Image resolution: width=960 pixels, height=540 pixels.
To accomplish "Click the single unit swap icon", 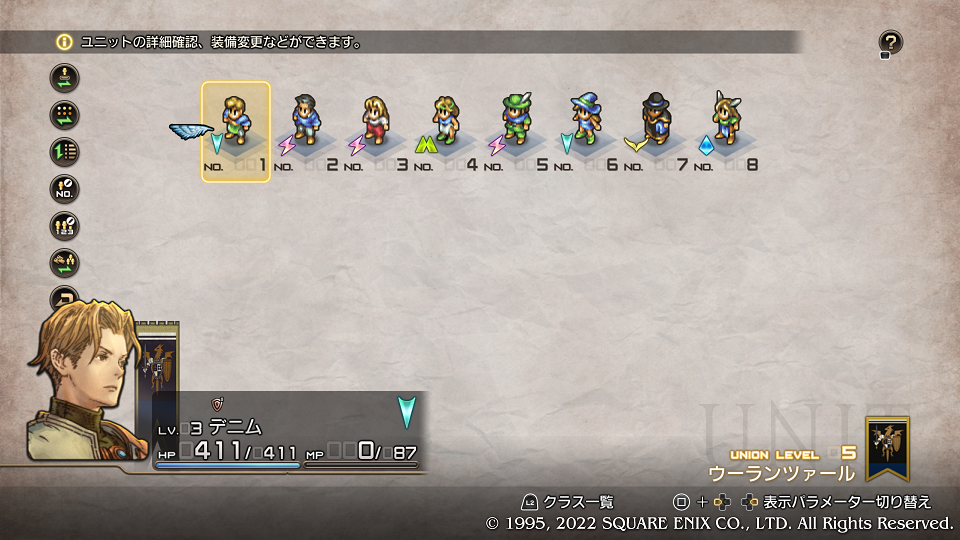I will 64,78.
